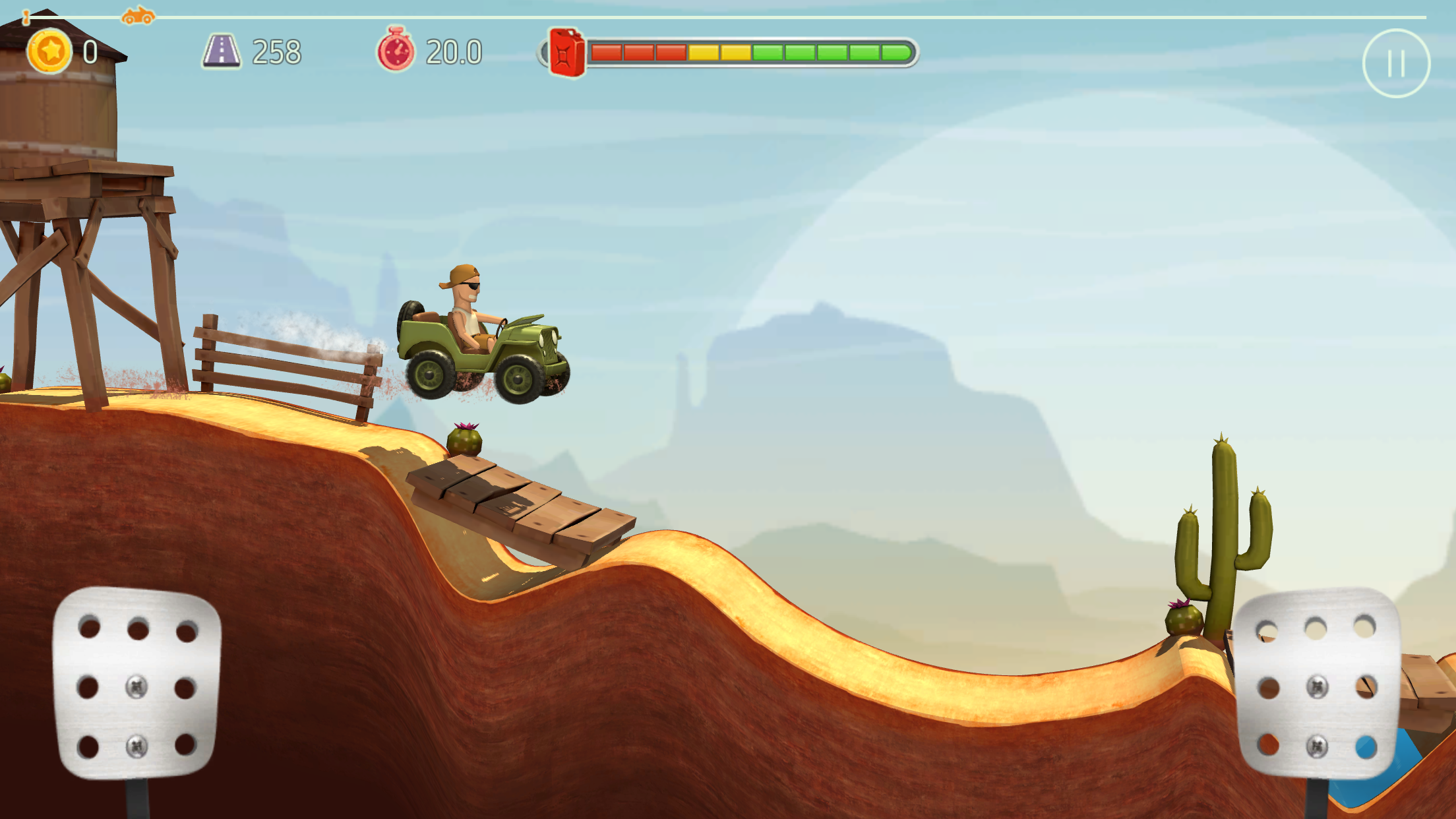This screenshot has height=819, width=1456.
Task: Hit the right gas pedal
Action: 1317,682
